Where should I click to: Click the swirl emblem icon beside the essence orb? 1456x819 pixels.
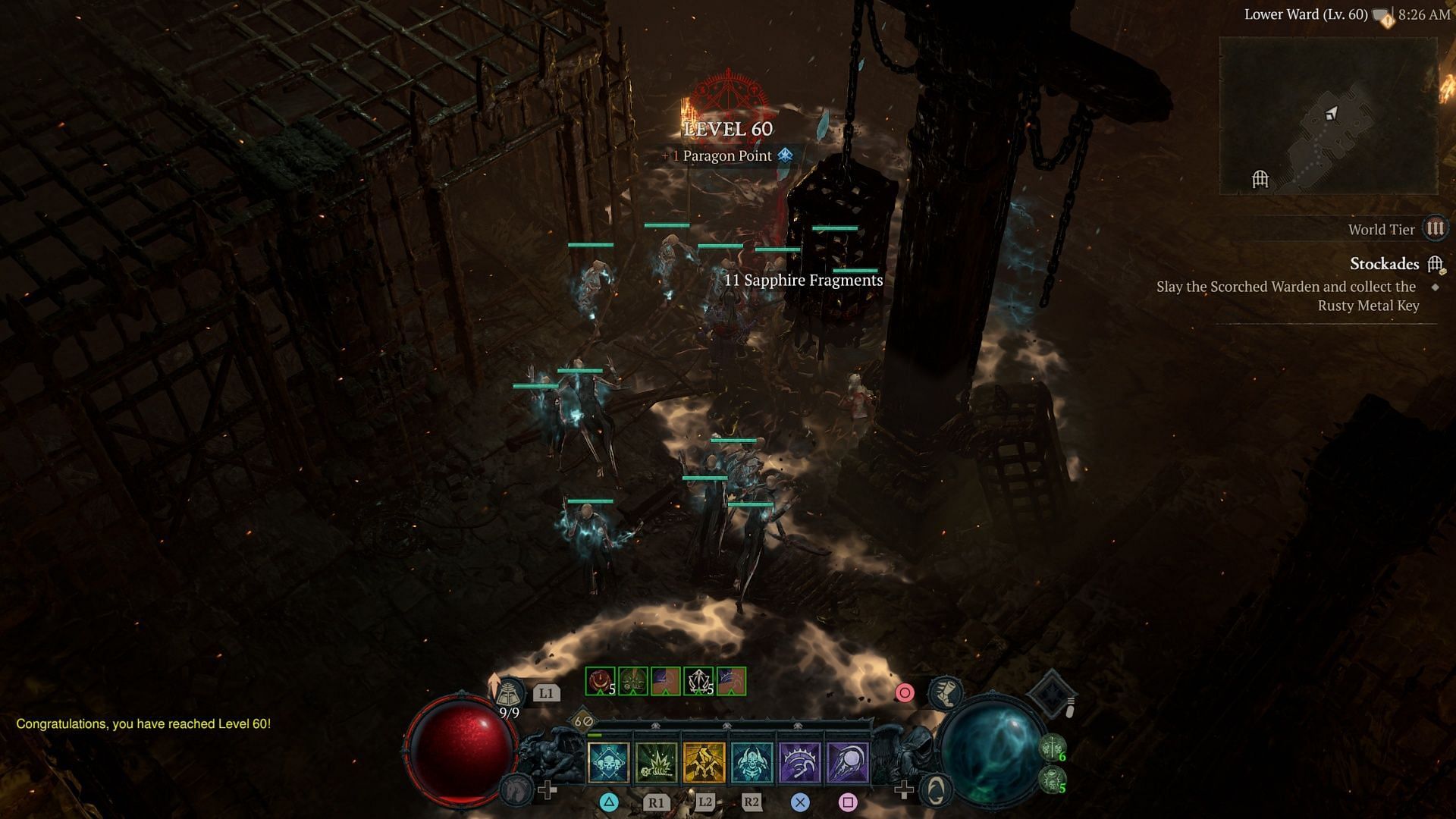click(937, 790)
